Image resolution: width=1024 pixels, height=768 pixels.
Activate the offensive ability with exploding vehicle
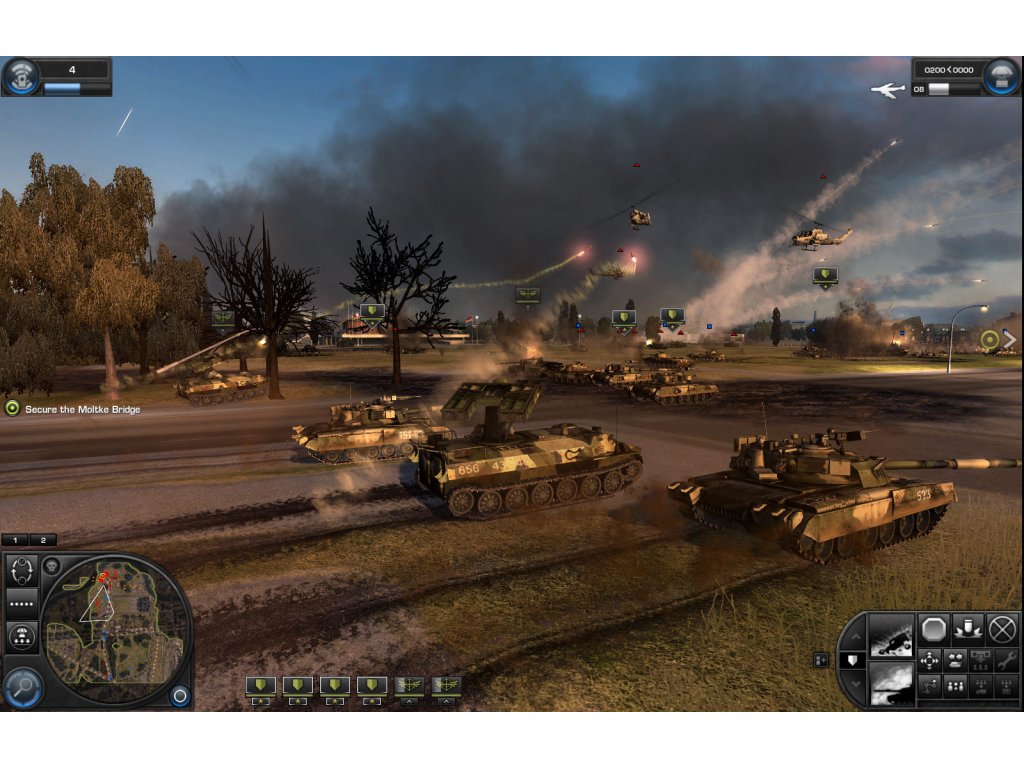[x=889, y=634]
